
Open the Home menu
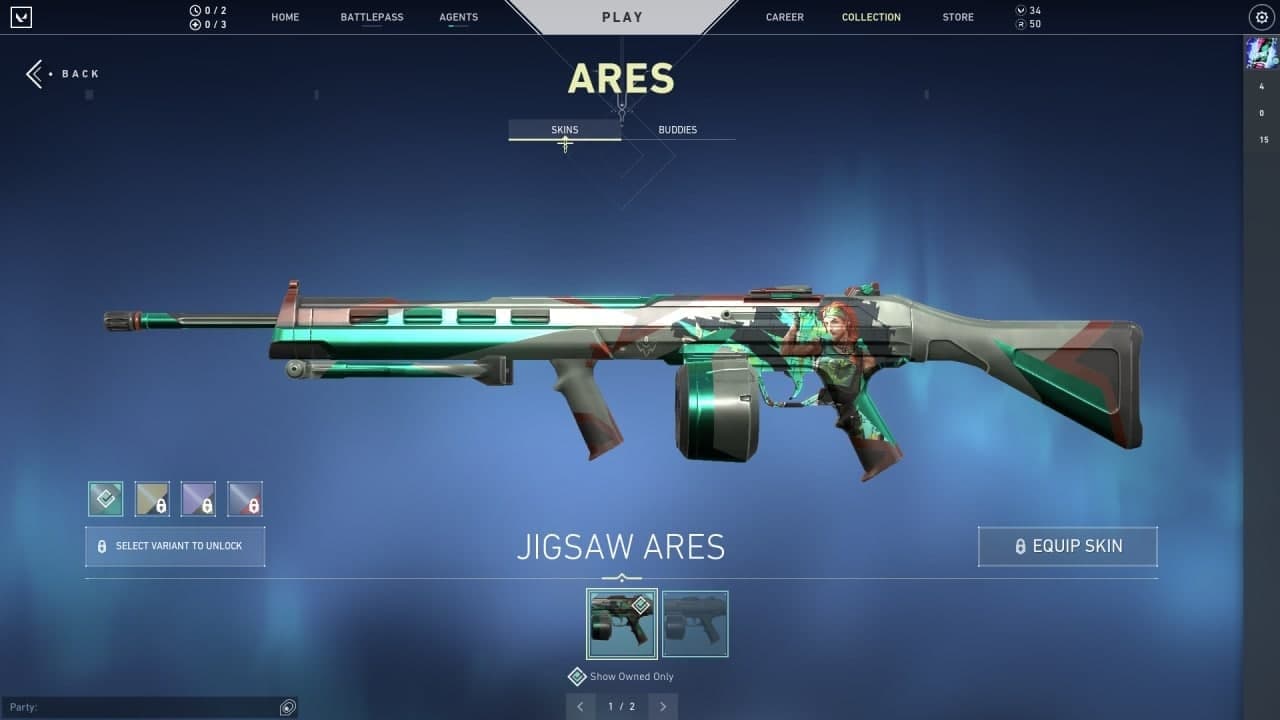[285, 17]
